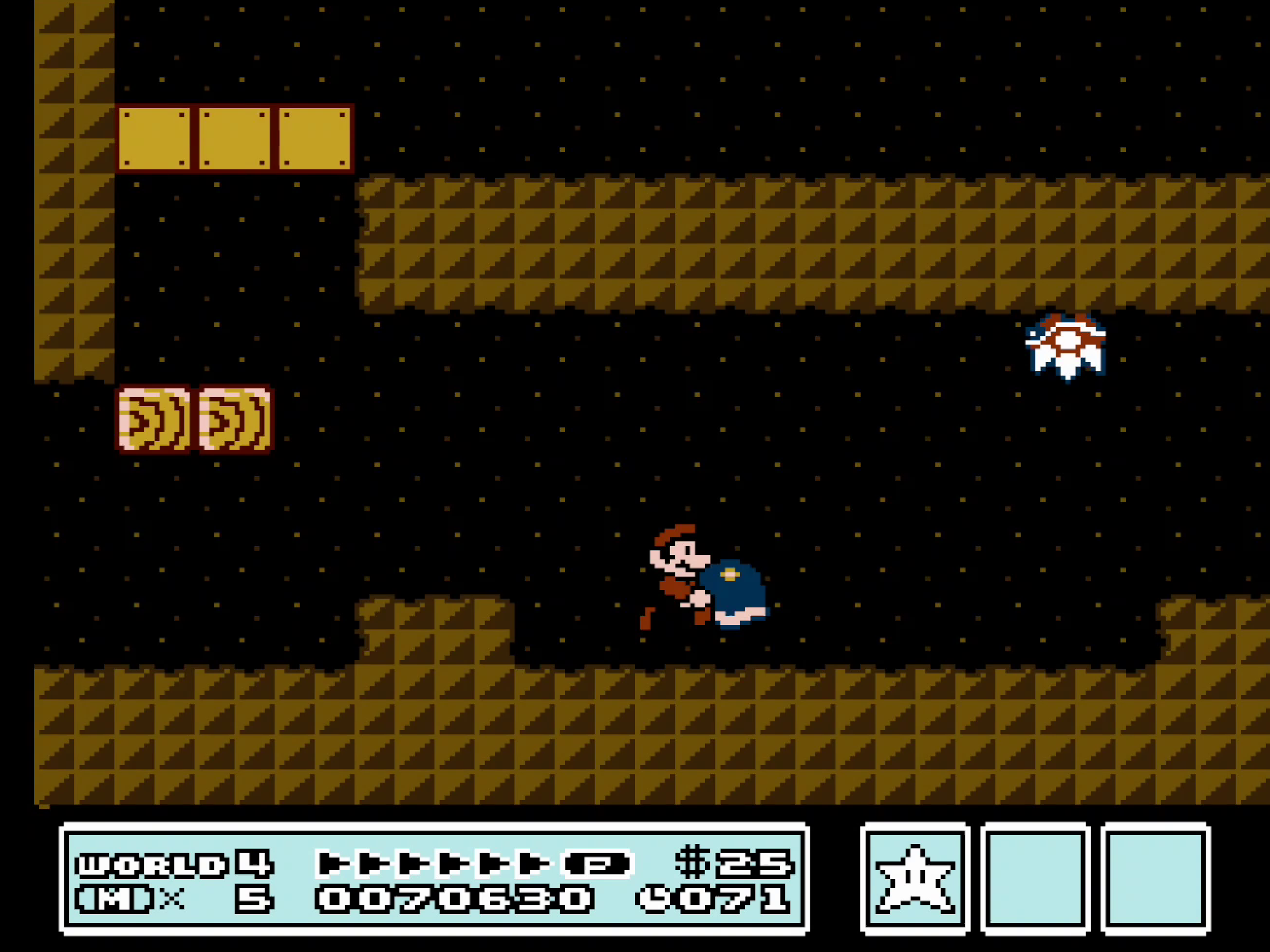Select the rightmost yellow block of the top row
The width and height of the screenshot is (1270, 952).
tap(315, 140)
